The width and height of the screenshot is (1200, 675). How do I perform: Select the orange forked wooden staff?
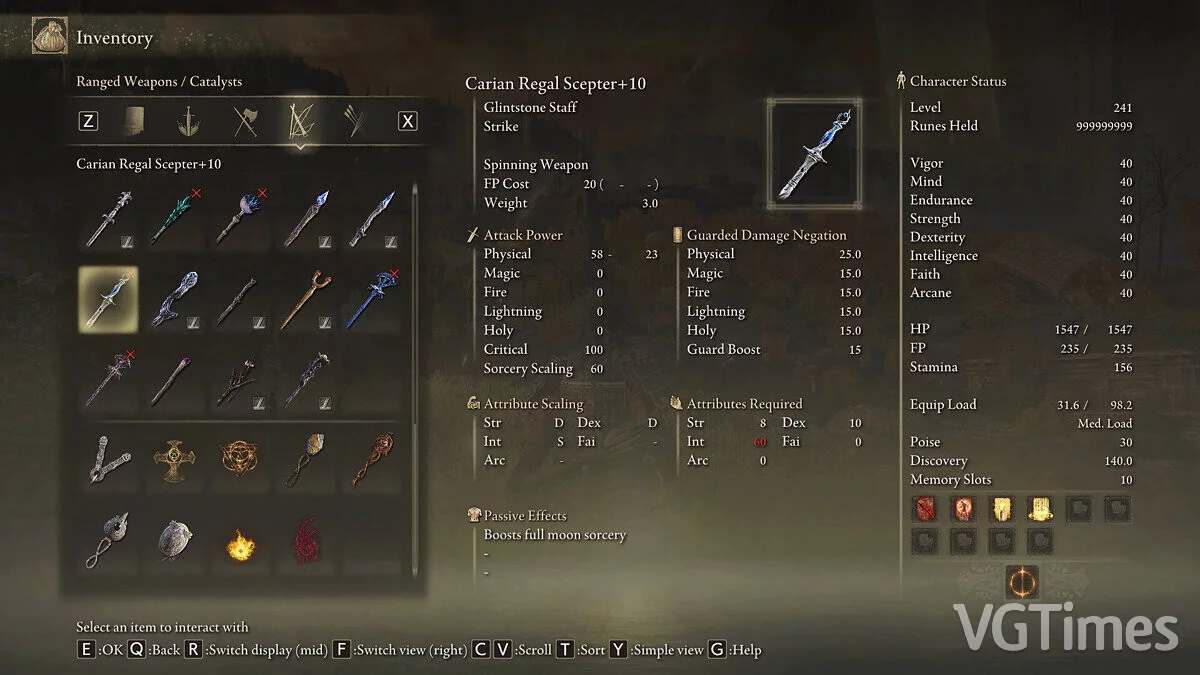[306, 300]
